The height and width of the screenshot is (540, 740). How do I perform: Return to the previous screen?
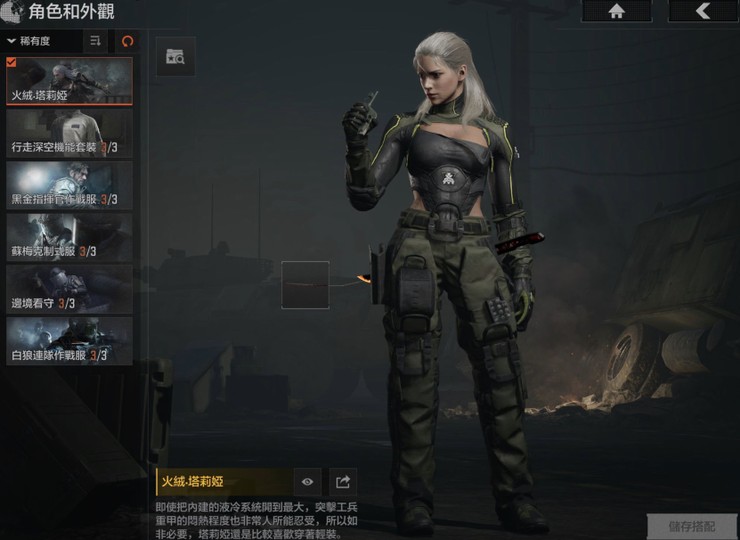coord(702,11)
